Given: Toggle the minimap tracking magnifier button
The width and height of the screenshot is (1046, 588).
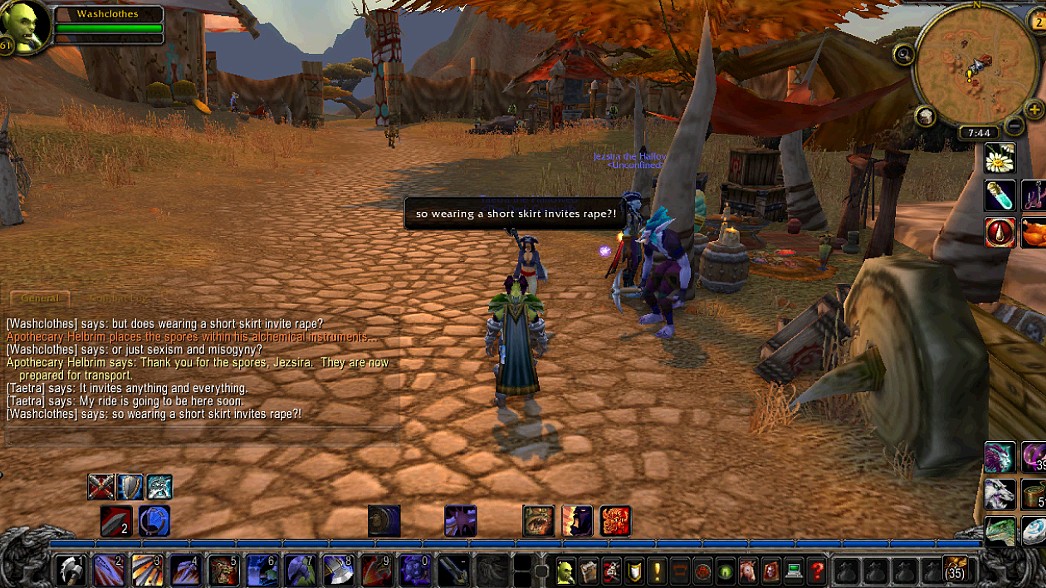Looking at the screenshot, I should (904, 55).
